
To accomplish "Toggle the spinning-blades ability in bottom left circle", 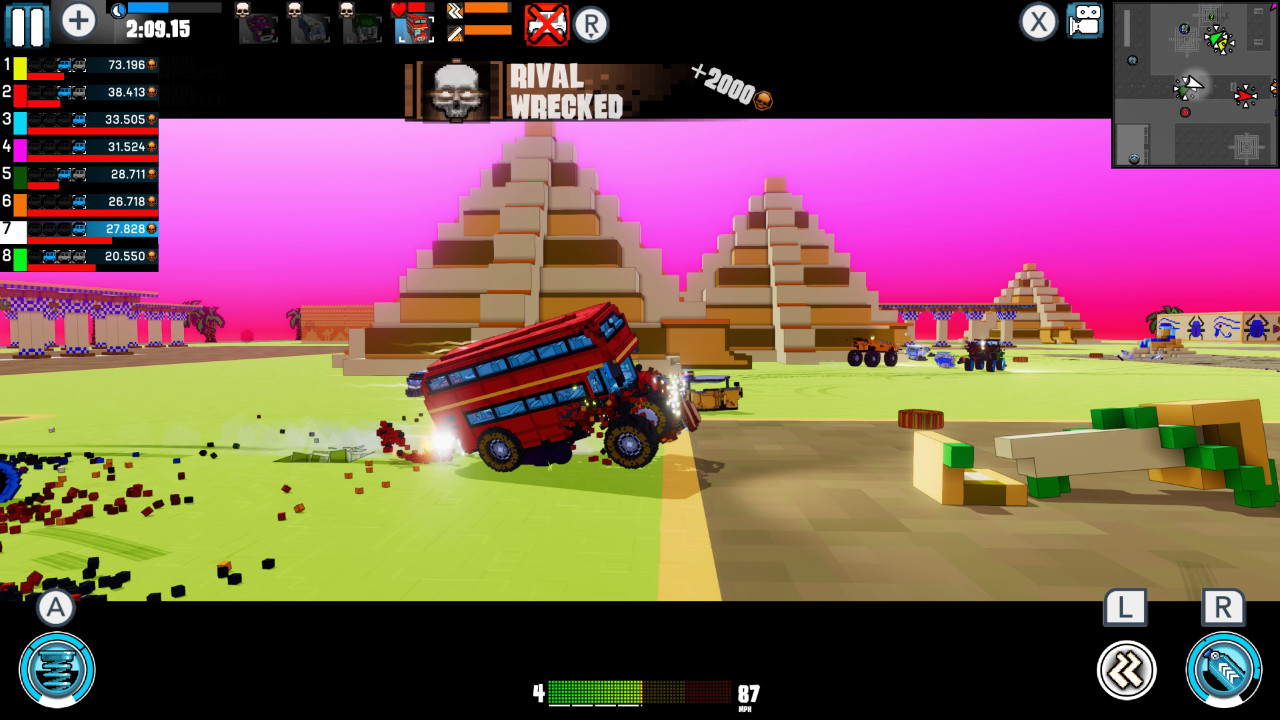I will click(56, 670).
